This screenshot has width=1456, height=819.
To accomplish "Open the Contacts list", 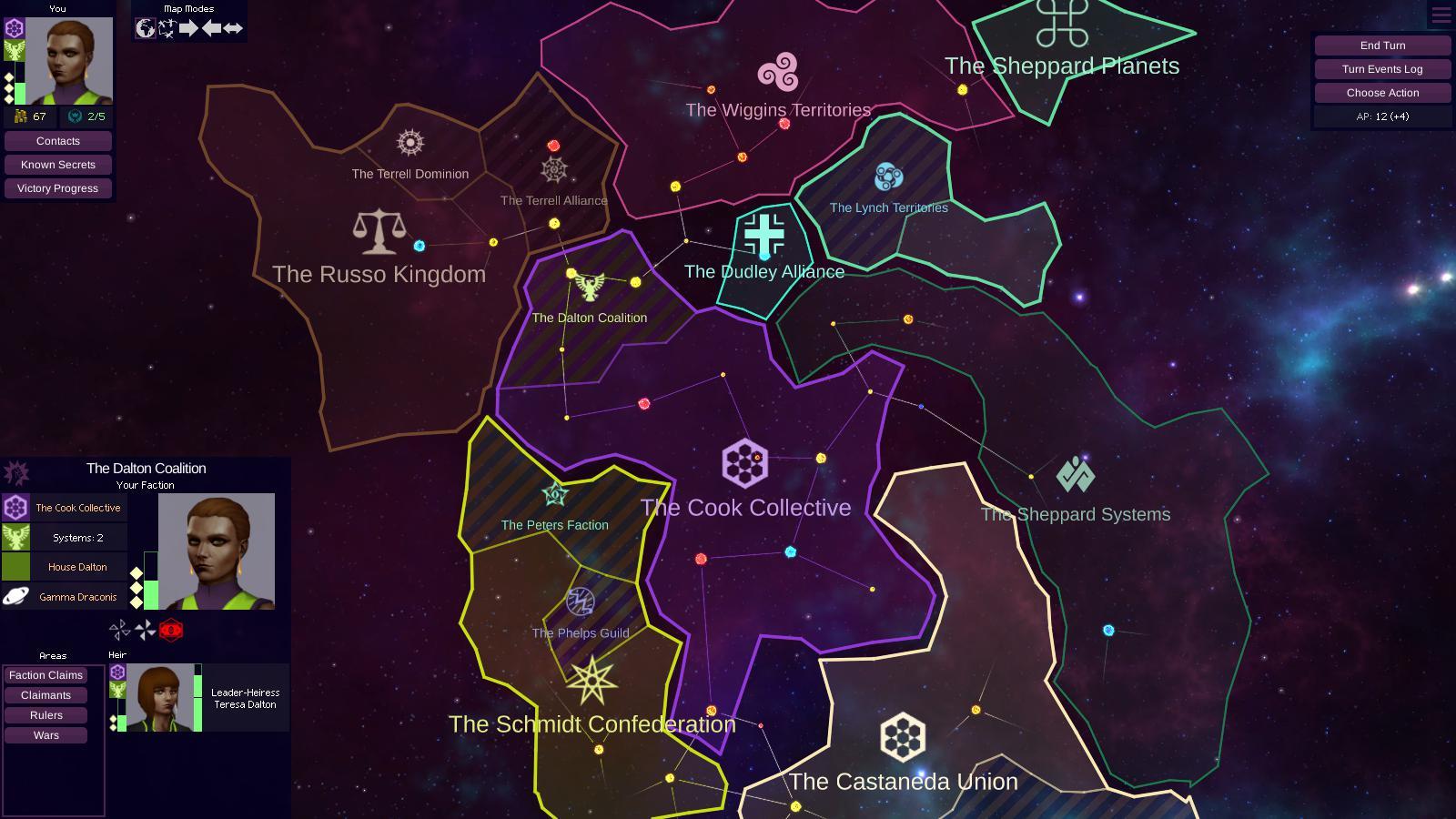I will coord(57,140).
